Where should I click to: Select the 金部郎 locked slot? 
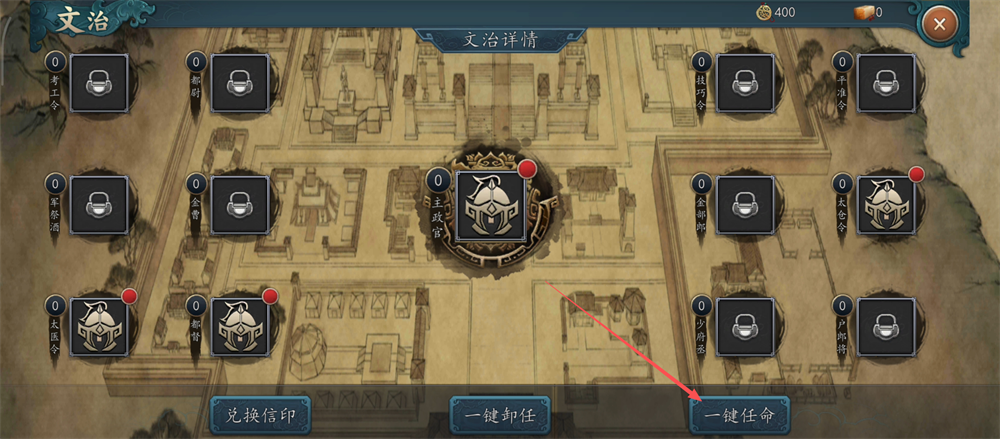[745, 205]
